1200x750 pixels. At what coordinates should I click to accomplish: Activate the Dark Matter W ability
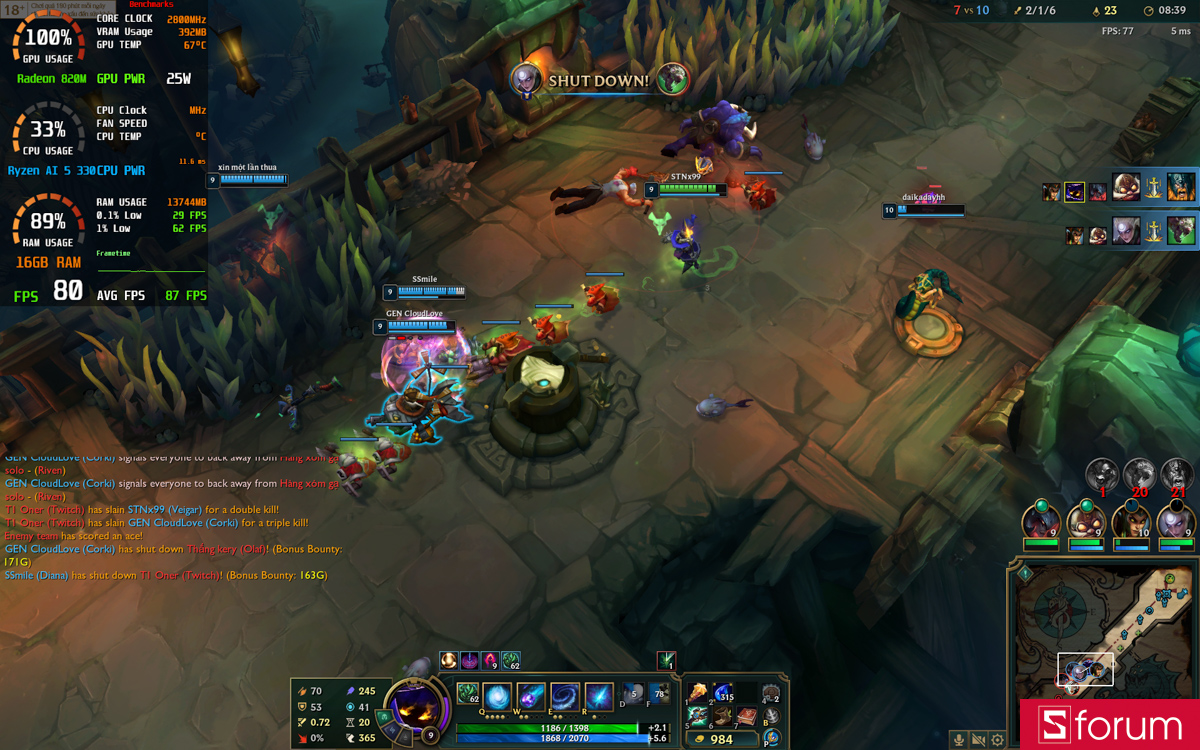coord(531,696)
